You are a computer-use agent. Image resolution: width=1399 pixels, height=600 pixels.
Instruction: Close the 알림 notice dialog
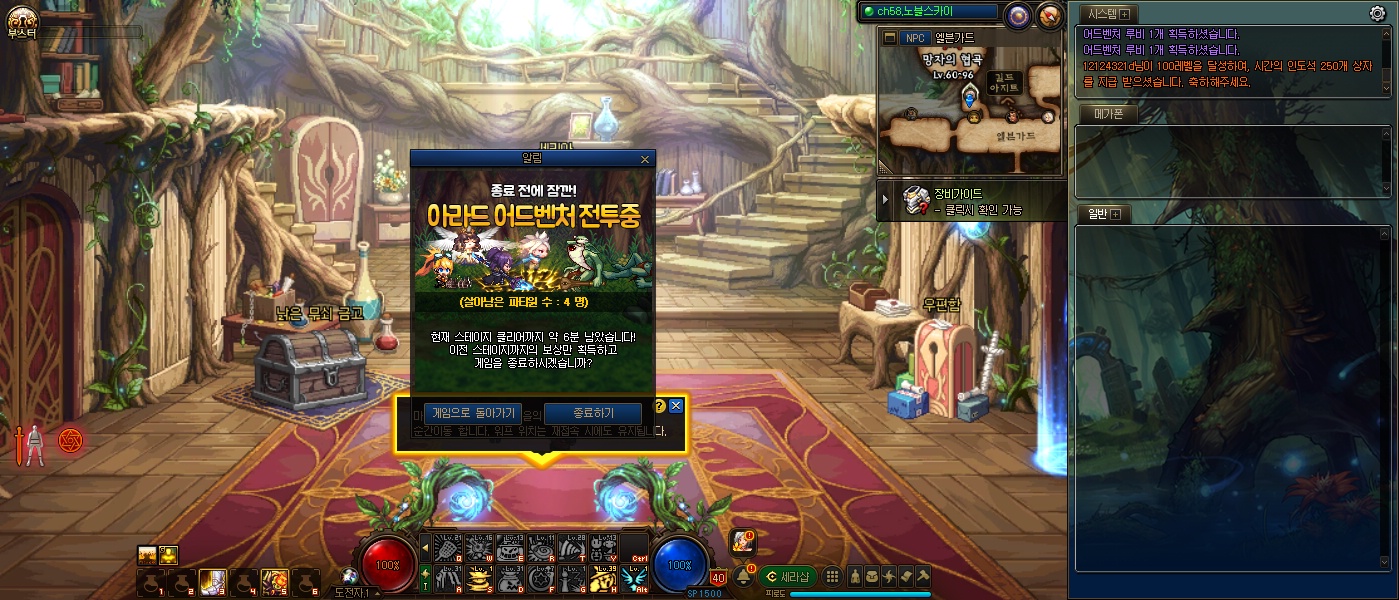pyautogui.click(x=644, y=159)
